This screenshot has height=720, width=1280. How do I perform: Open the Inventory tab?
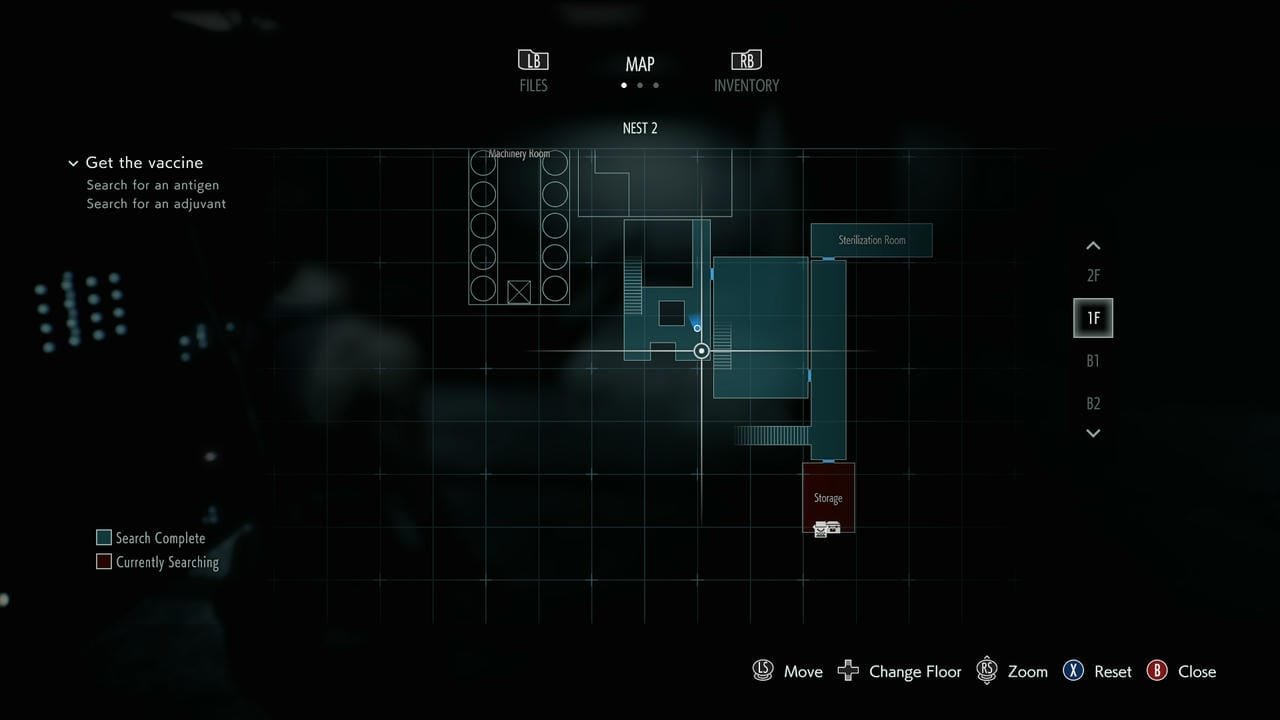coord(746,71)
